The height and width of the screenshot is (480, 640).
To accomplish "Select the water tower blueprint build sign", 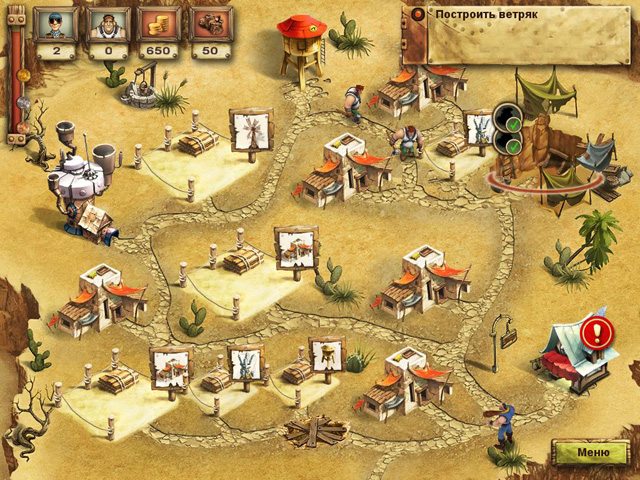I will (326, 353).
